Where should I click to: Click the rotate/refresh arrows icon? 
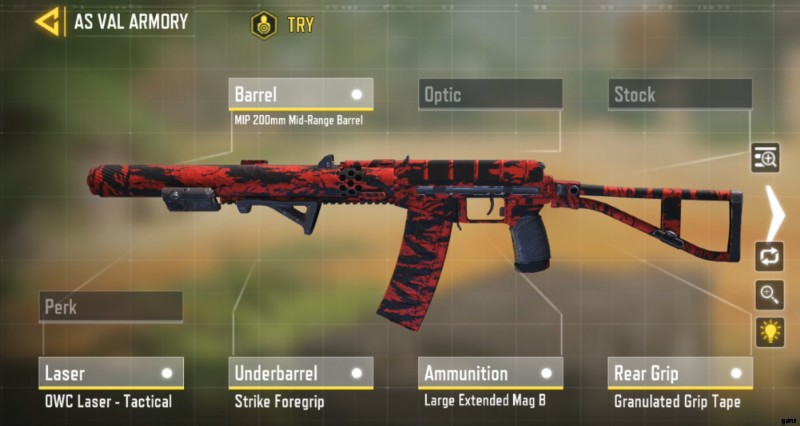[x=769, y=255]
